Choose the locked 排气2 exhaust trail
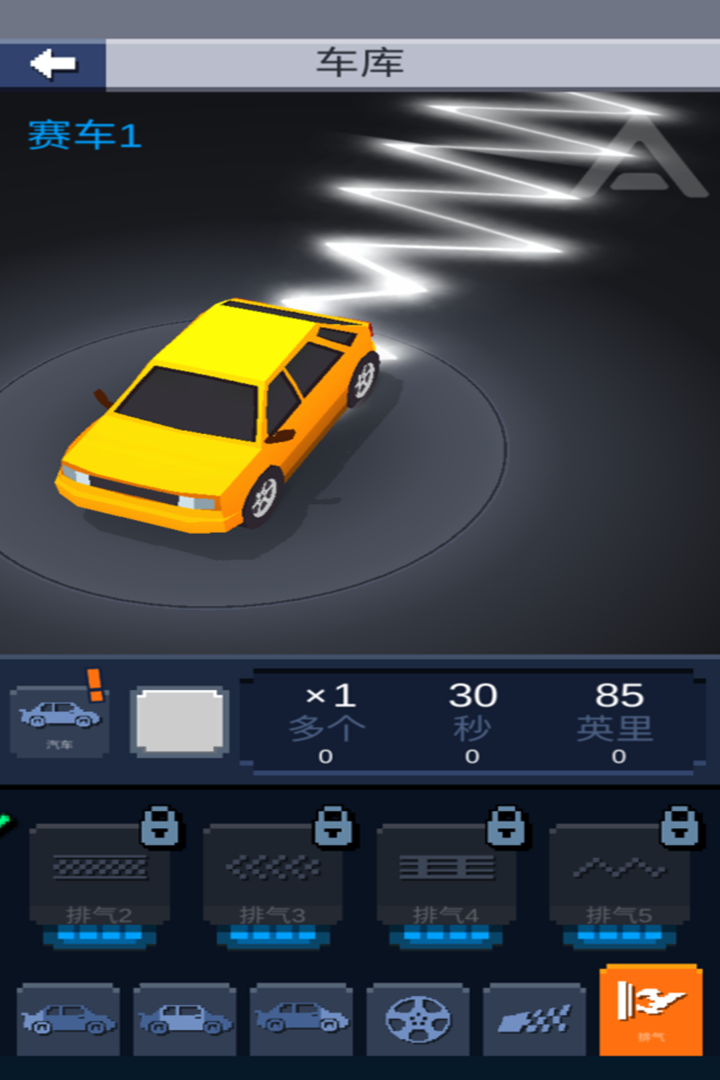This screenshot has width=720, height=1080. tap(99, 877)
